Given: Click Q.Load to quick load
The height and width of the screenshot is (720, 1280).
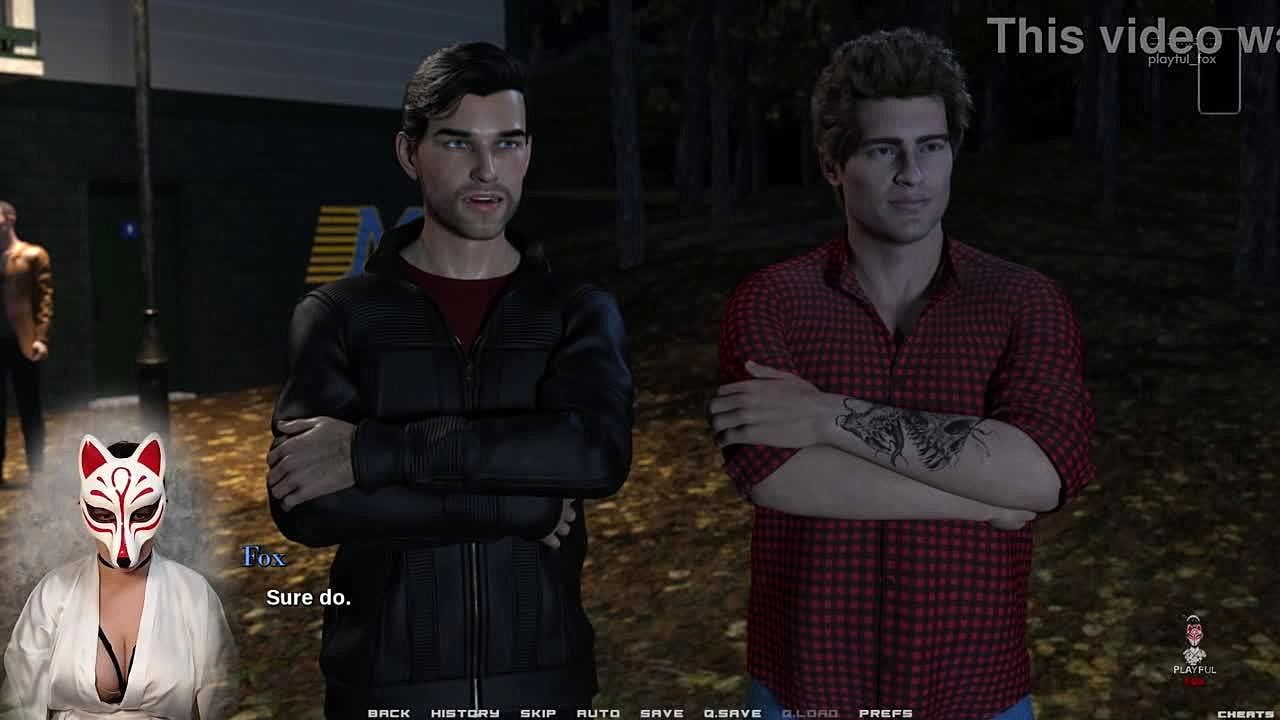Looking at the screenshot, I should tap(810, 713).
